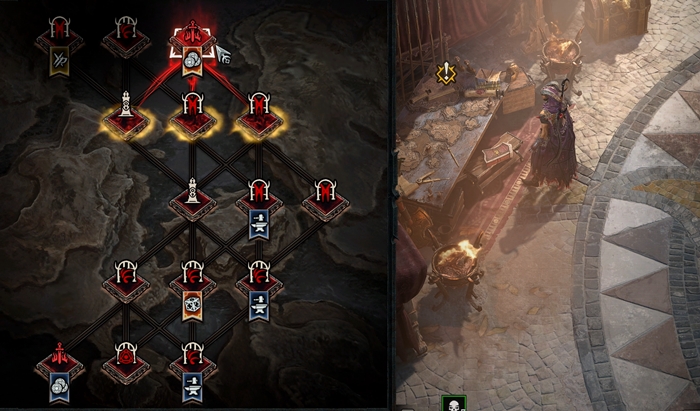
Task: Pick the sword node with a blue coin banner
Action: [x=59, y=361]
